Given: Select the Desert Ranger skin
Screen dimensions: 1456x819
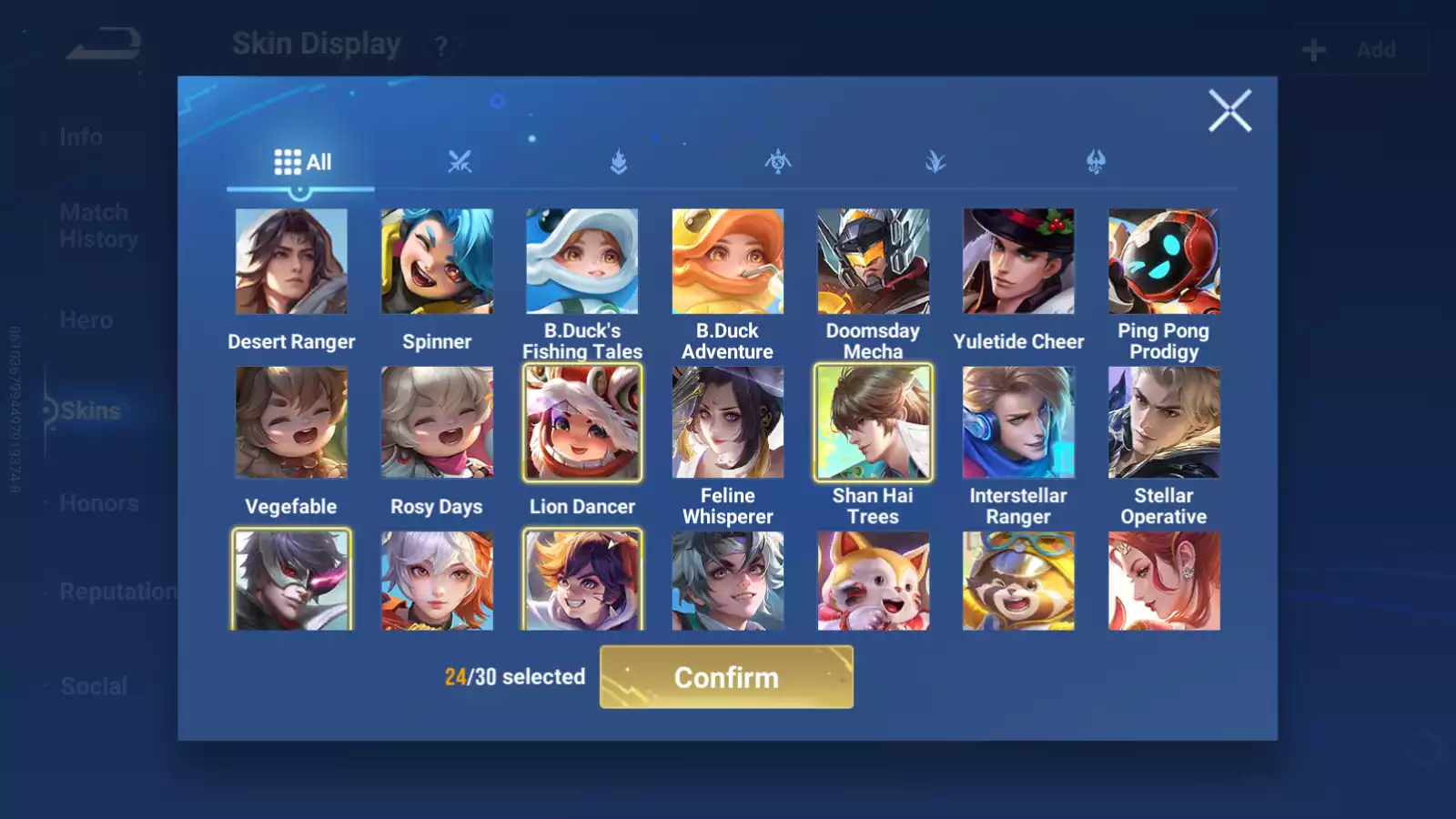Looking at the screenshot, I should click(291, 262).
